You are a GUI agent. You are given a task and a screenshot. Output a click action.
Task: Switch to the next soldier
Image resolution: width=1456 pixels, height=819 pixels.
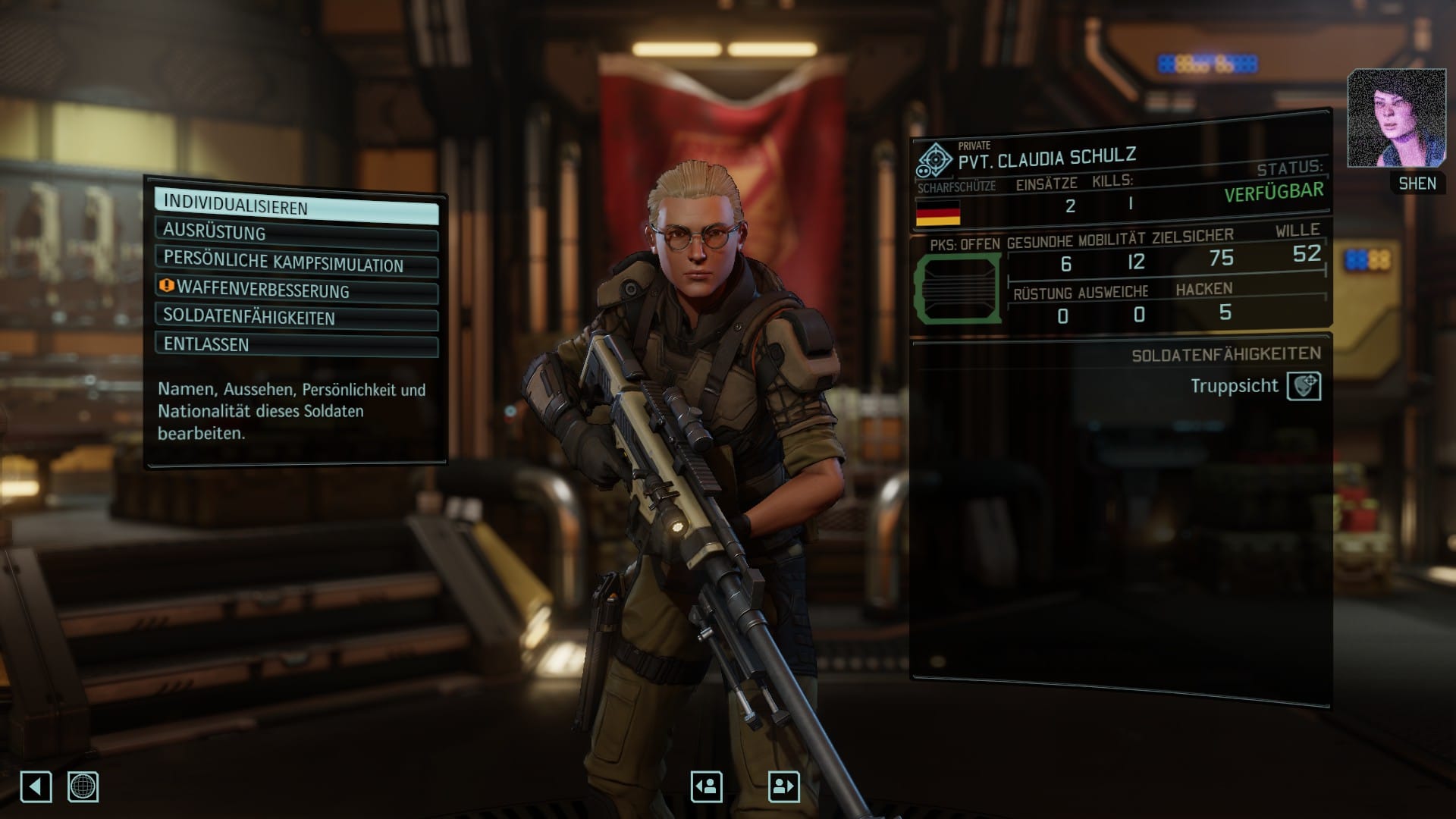[783, 786]
